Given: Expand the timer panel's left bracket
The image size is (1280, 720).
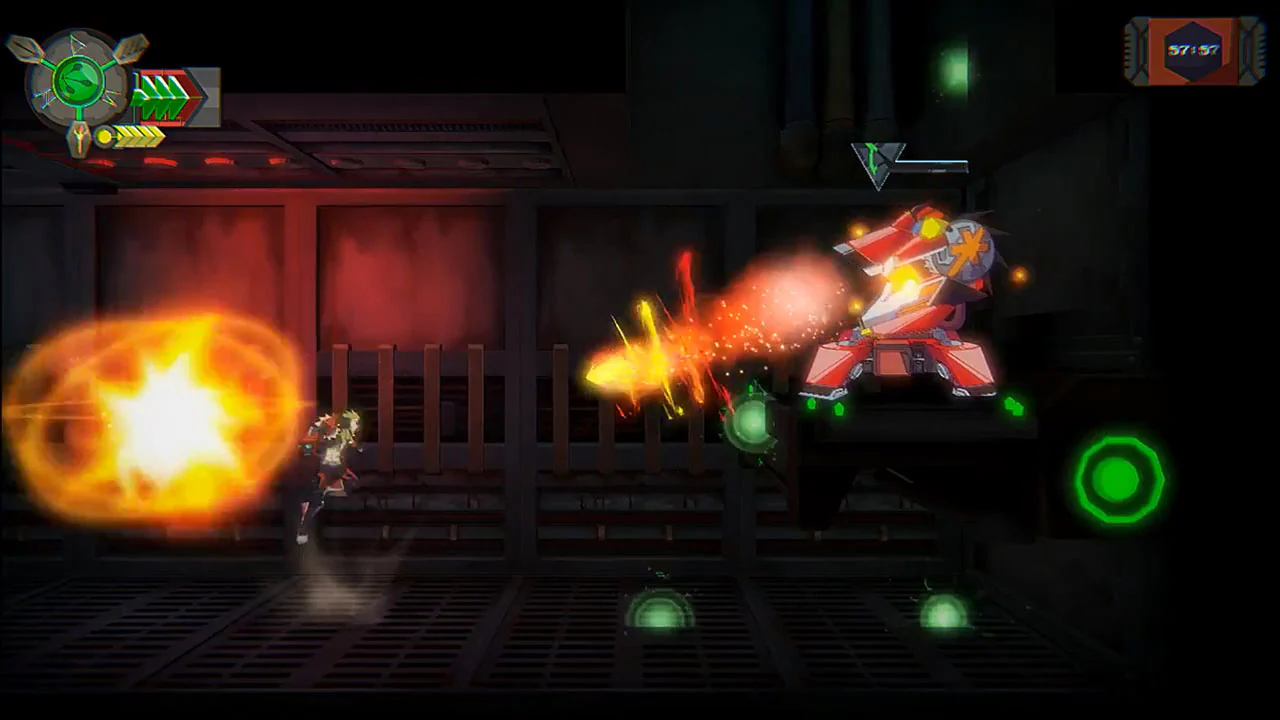Looking at the screenshot, I should [x=1135, y=48].
